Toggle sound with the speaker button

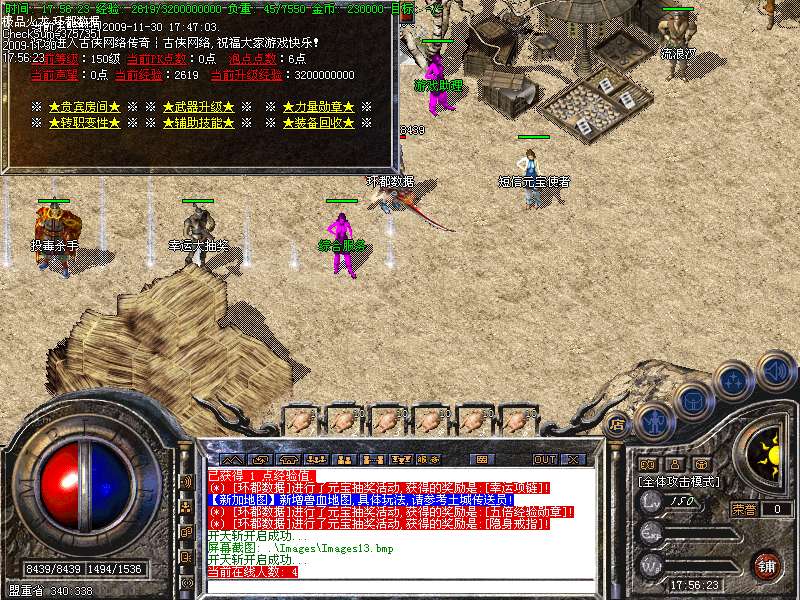[774, 368]
